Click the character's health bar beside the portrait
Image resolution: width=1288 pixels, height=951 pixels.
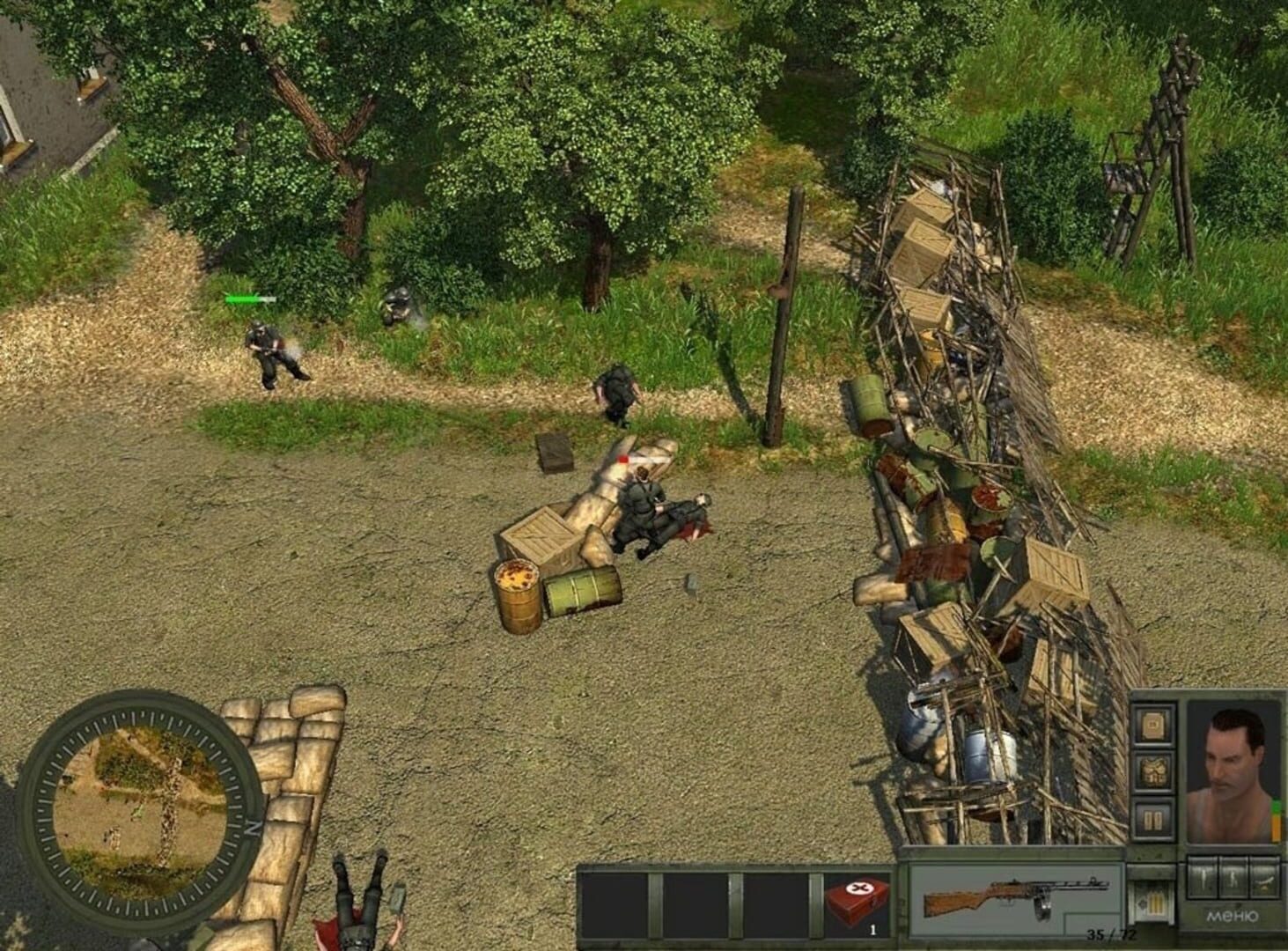pos(1276,820)
